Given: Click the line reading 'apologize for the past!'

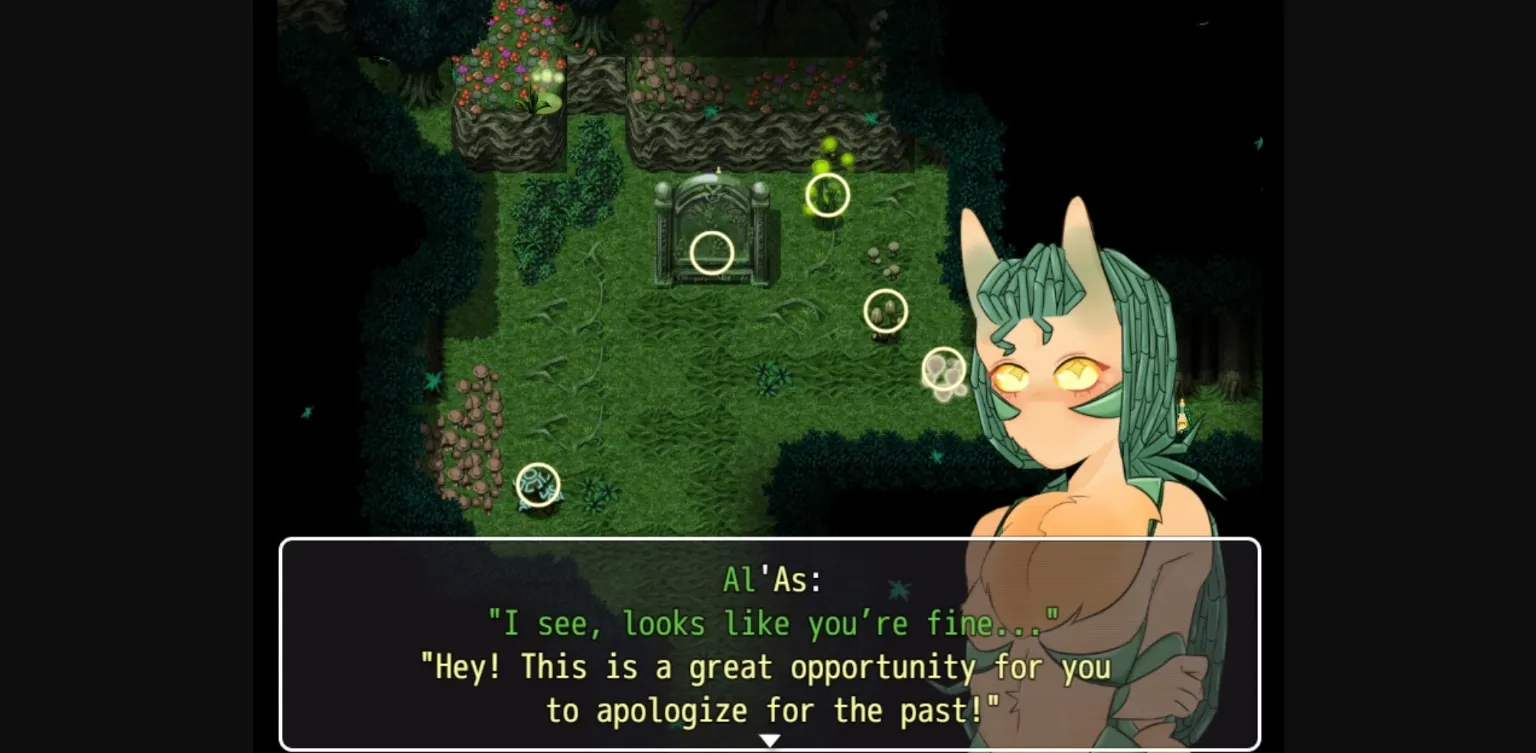Looking at the screenshot, I should click(770, 710).
